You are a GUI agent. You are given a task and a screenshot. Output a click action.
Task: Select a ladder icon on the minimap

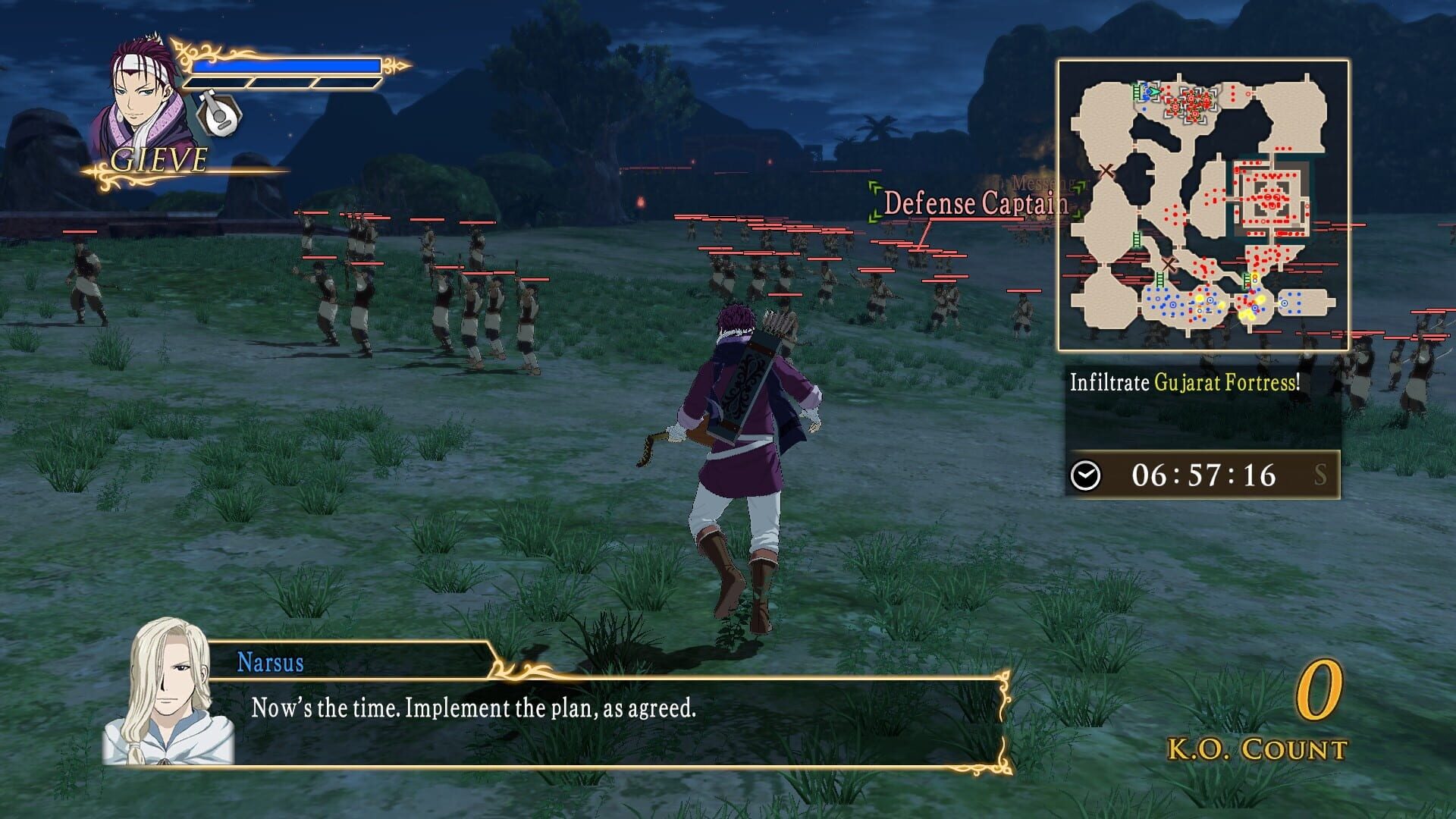point(1135,237)
